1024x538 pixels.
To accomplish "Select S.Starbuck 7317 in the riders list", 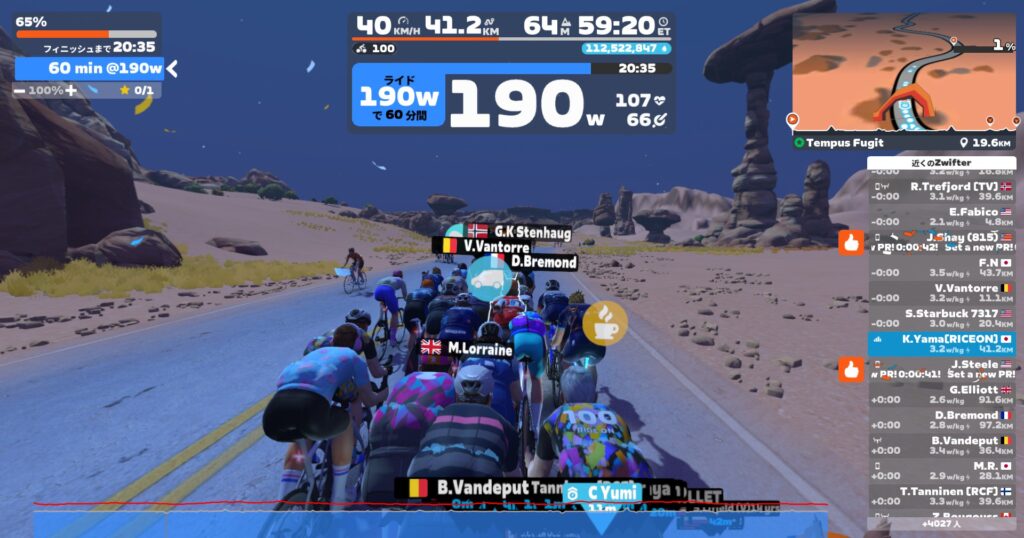I will point(940,318).
